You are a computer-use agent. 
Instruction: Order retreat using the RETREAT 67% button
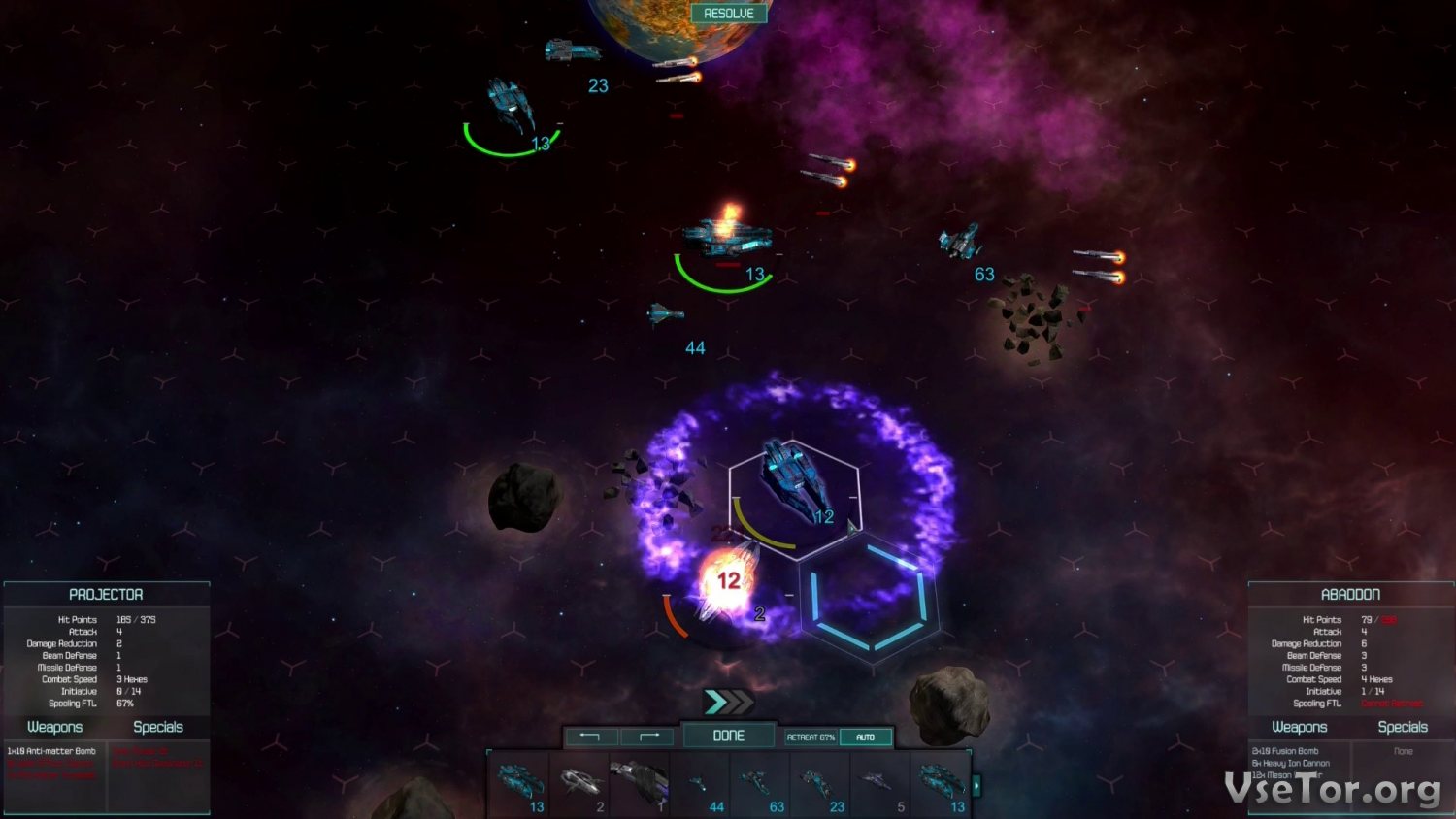pyautogui.click(x=811, y=737)
